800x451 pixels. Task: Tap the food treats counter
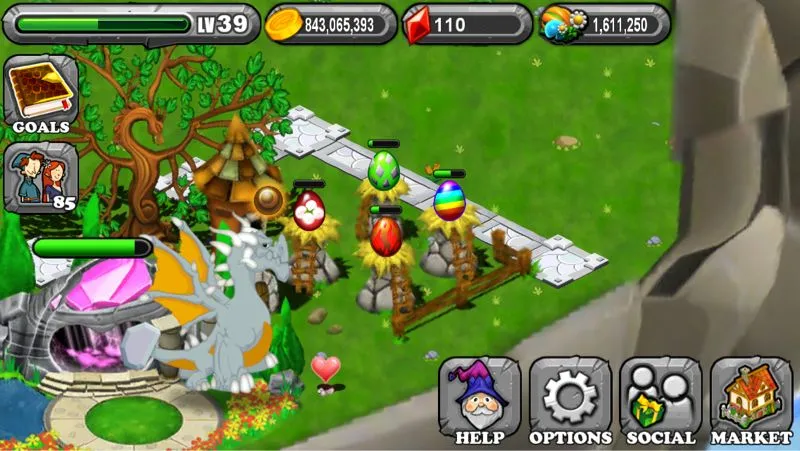604,24
